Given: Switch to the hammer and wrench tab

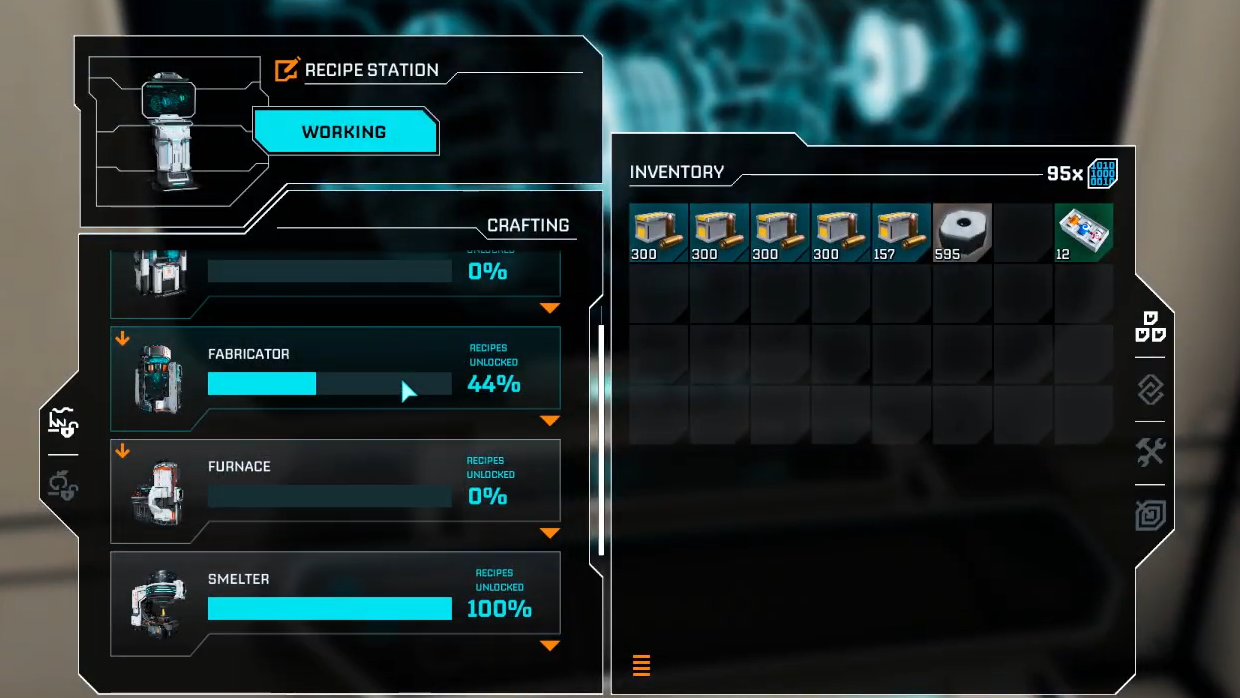Looking at the screenshot, I should pos(1150,452).
